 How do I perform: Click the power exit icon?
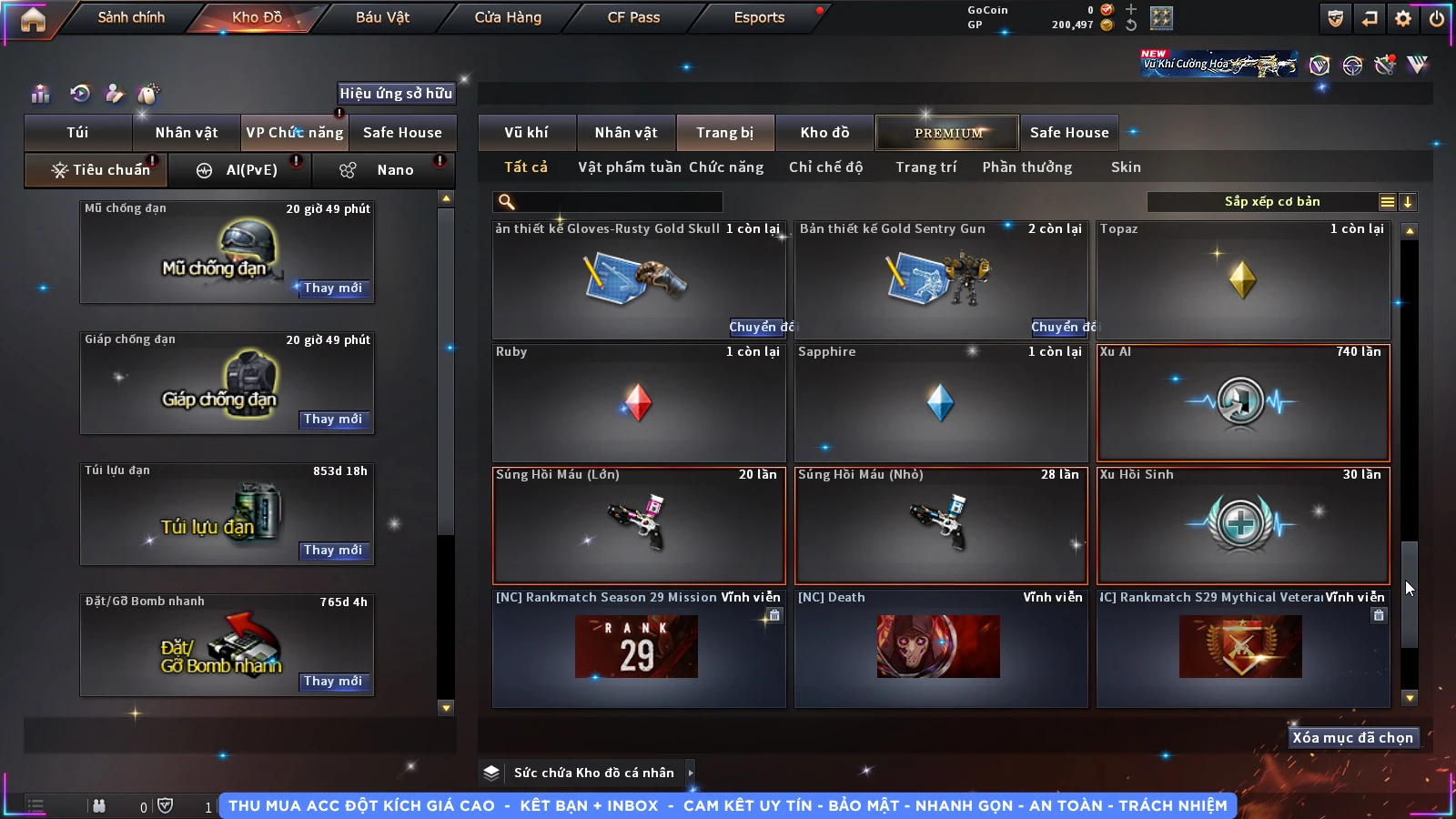click(1437, 18)
